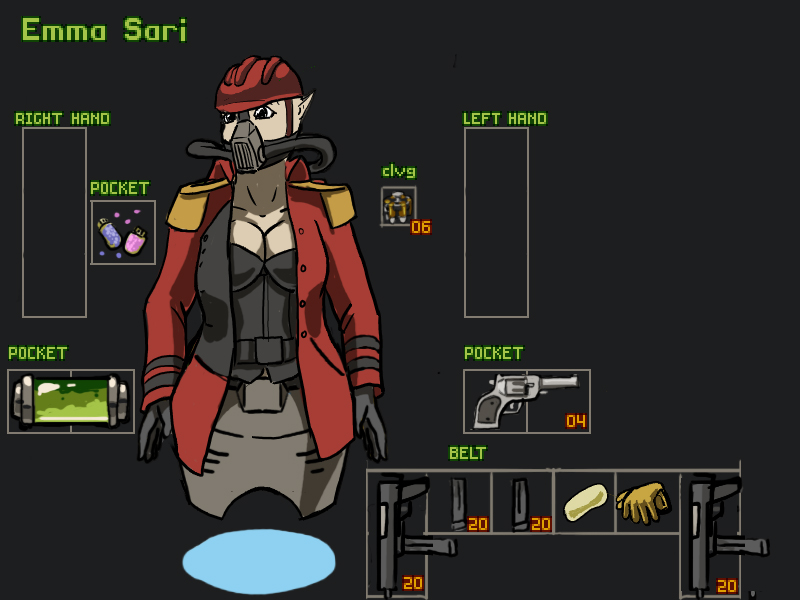Click the clvg item icon
The height and width of the screenshot is (600, 800).
point(398,206)
